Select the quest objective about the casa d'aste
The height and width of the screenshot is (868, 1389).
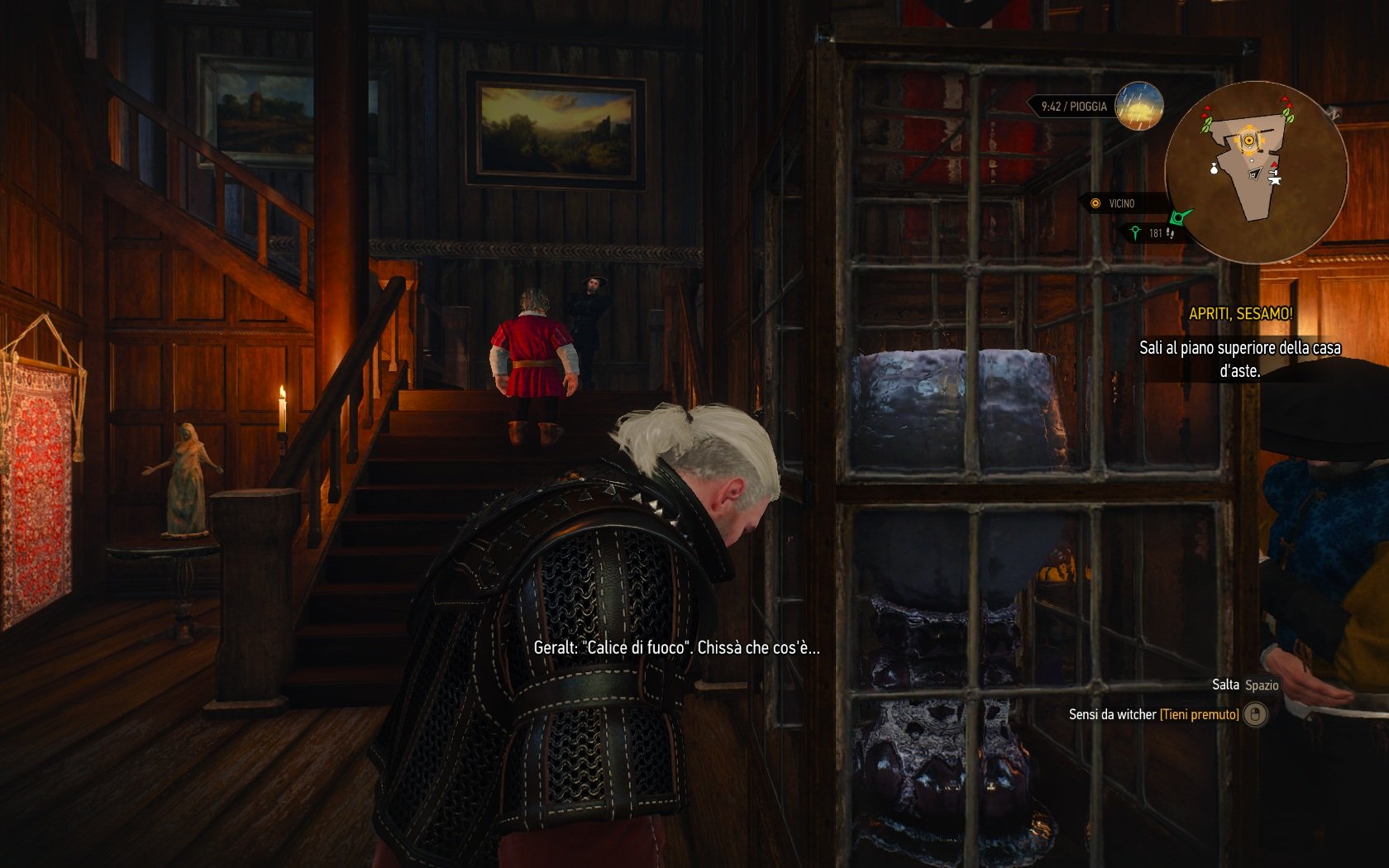(1239, 359)
